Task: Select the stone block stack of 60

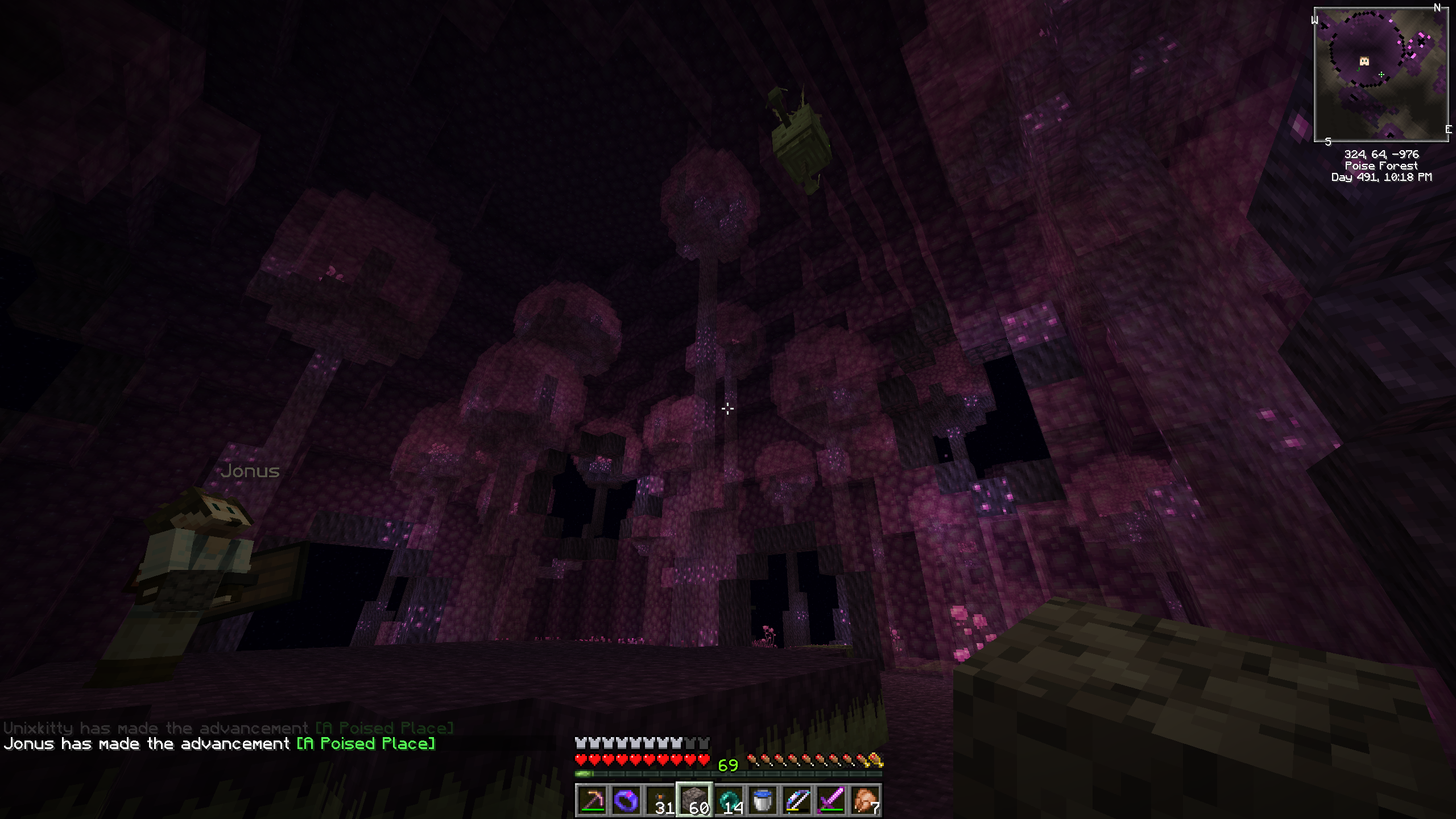Action: tap(694, 801)
